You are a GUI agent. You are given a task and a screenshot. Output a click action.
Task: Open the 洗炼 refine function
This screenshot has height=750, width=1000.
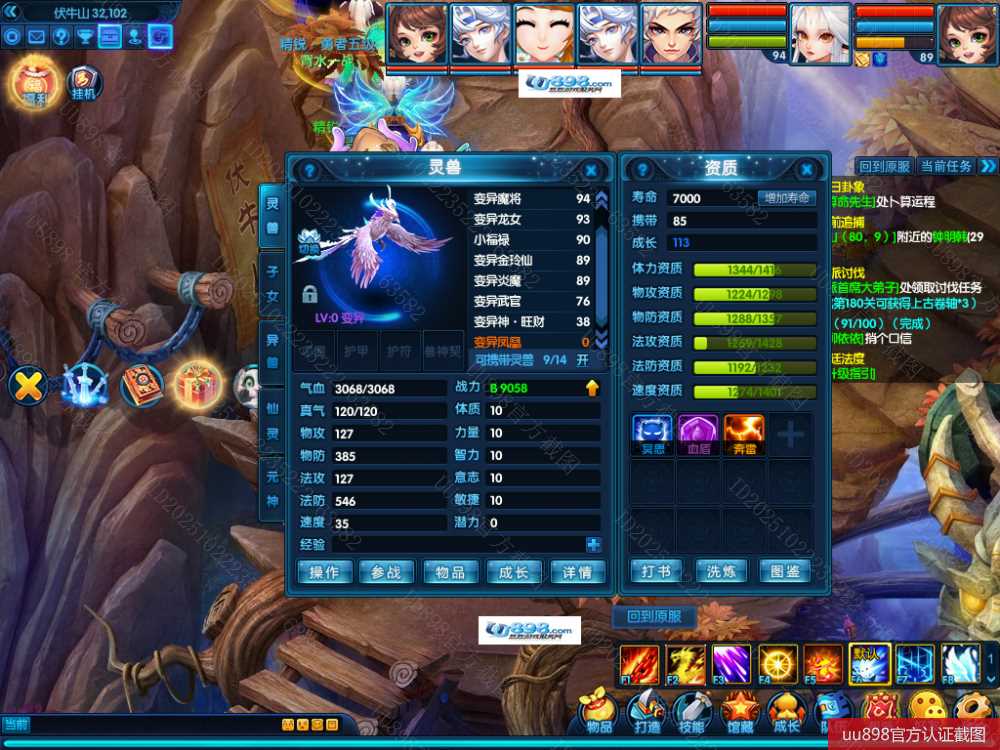pos(721,571)
